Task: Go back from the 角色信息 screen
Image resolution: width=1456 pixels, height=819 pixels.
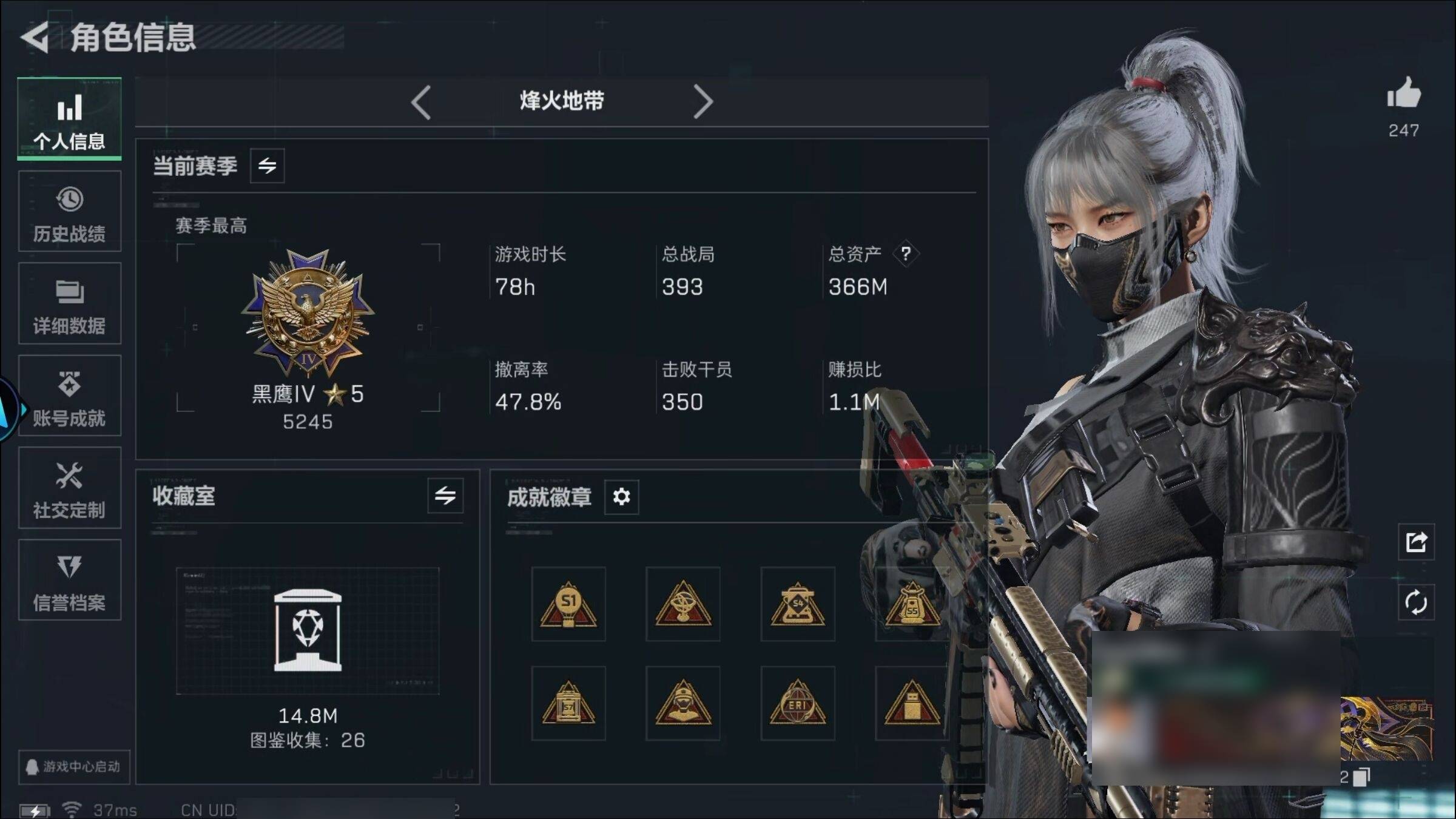Action: (35, 38)
